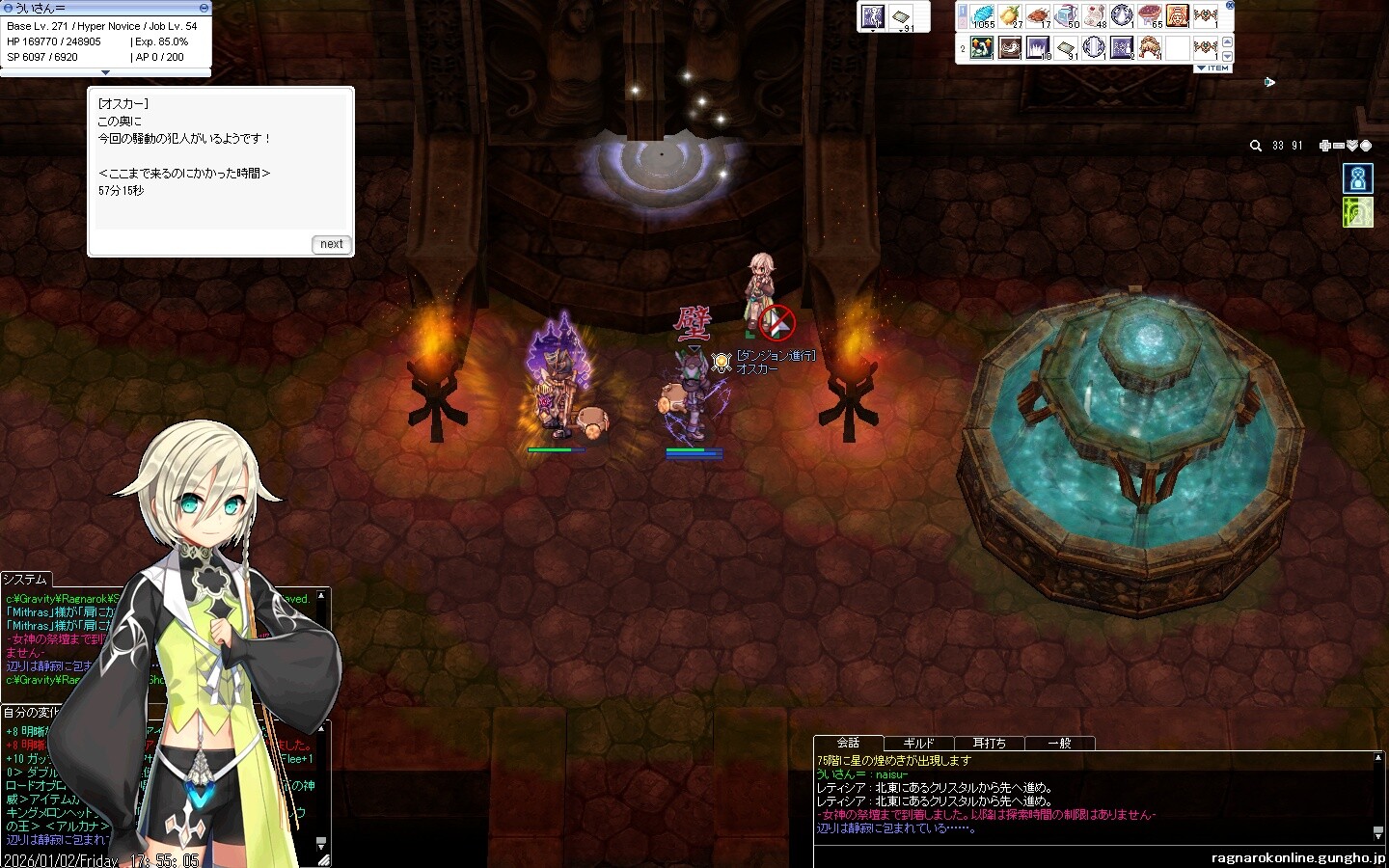This screenshot has height=868, width=1389.
Task: Open the ギルド chat tab
Action: click(x=918, y=743)
